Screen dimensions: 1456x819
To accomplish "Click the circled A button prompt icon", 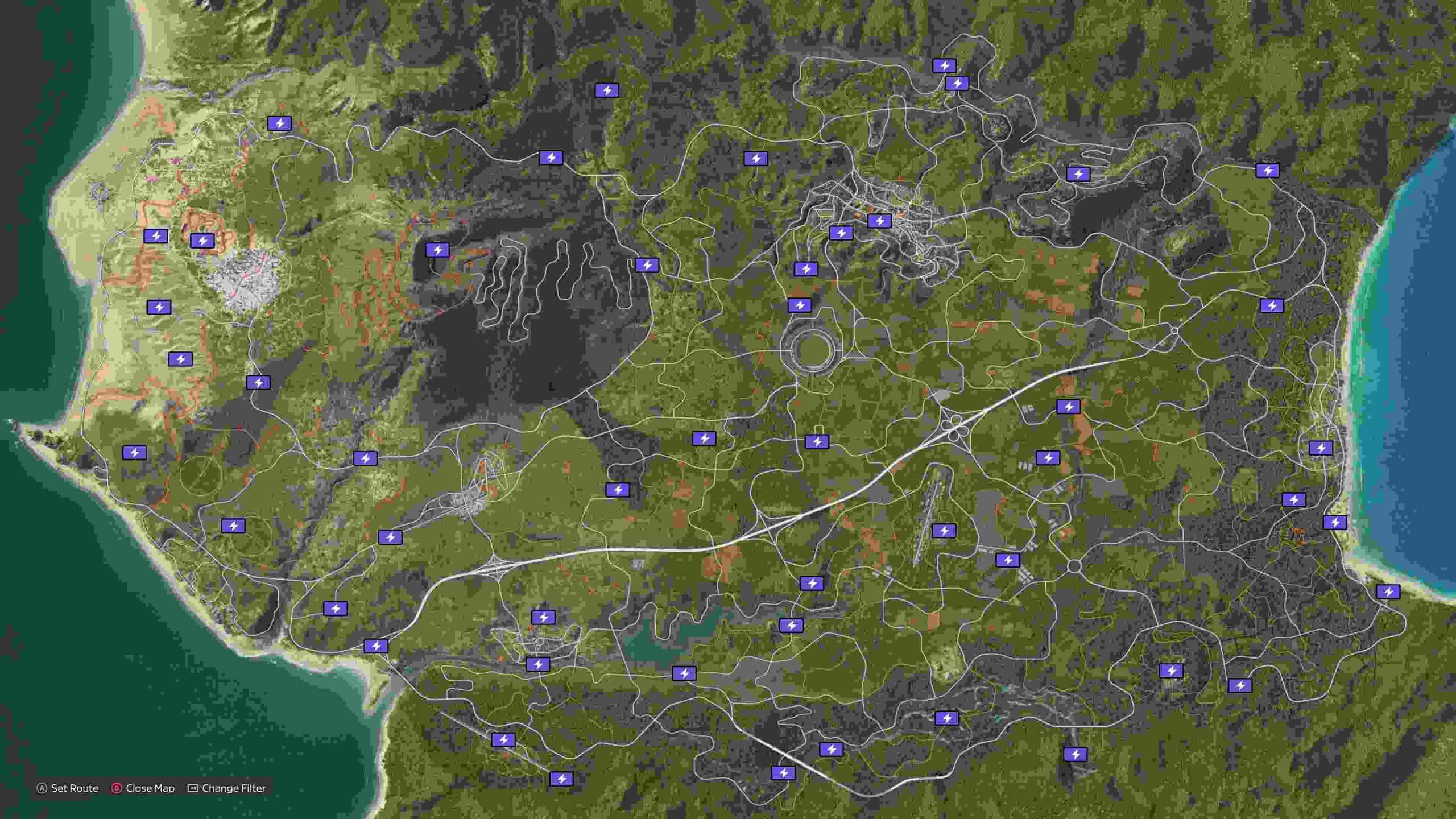I will pyautogui.click(x=43, y=788).
